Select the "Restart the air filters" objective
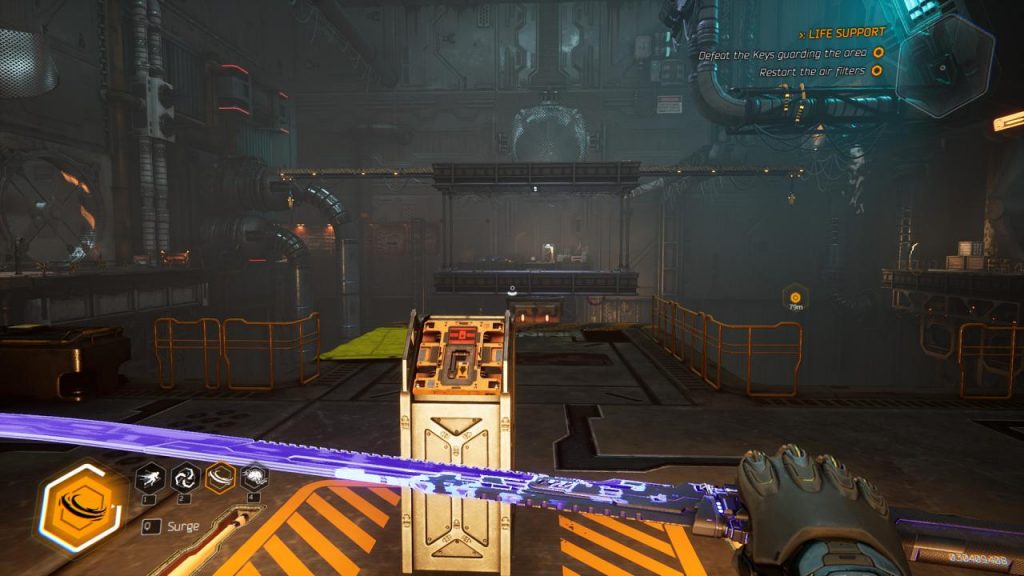Image resolution: width=1024 pixels, height=576 pixels. pyautogui.click(x=811, y=71)
